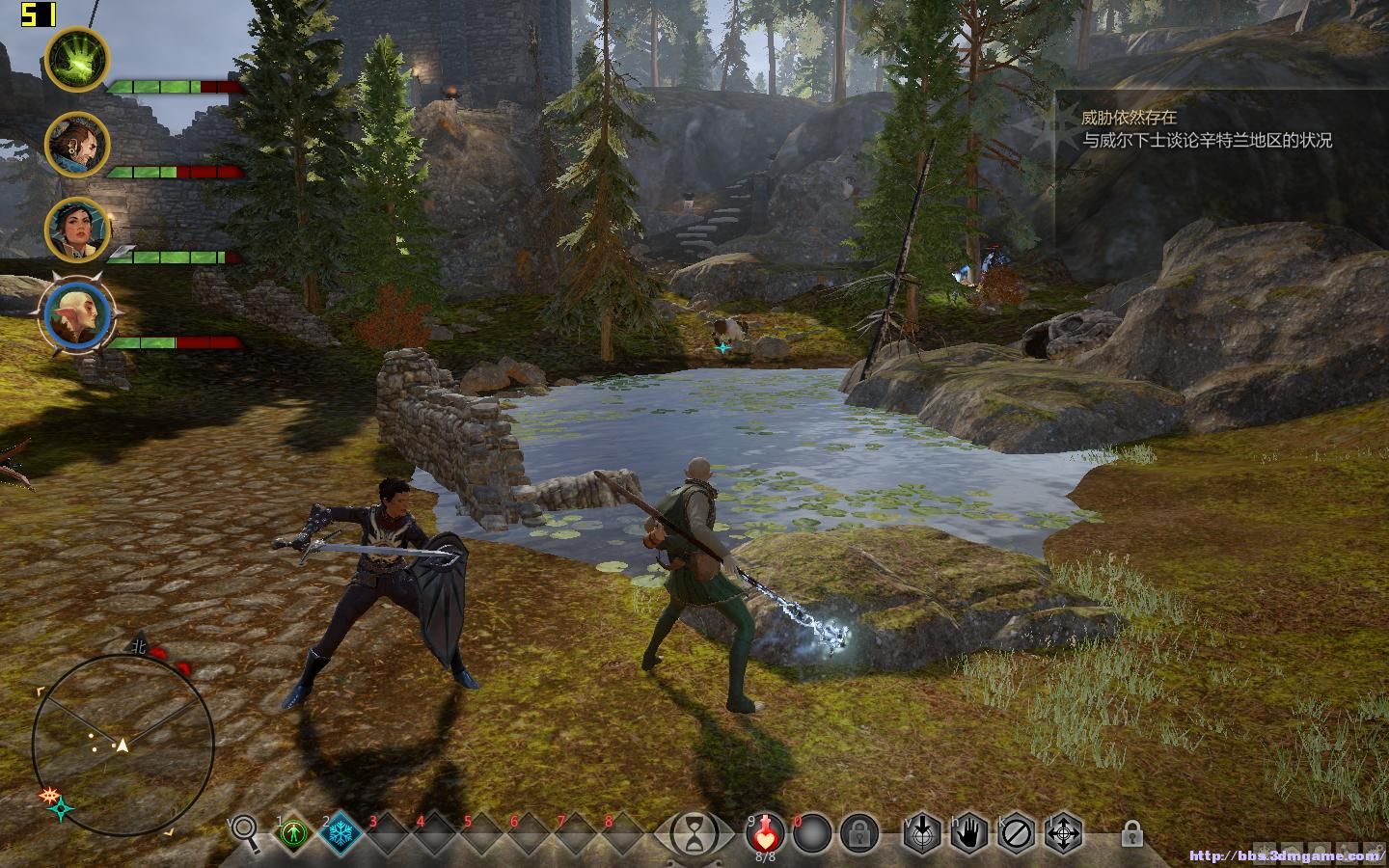Image resolution: width=1389 pixels, height=868 pixels.
Task: Select the green glowing hand party portrait
Action: tap(77, 59)
